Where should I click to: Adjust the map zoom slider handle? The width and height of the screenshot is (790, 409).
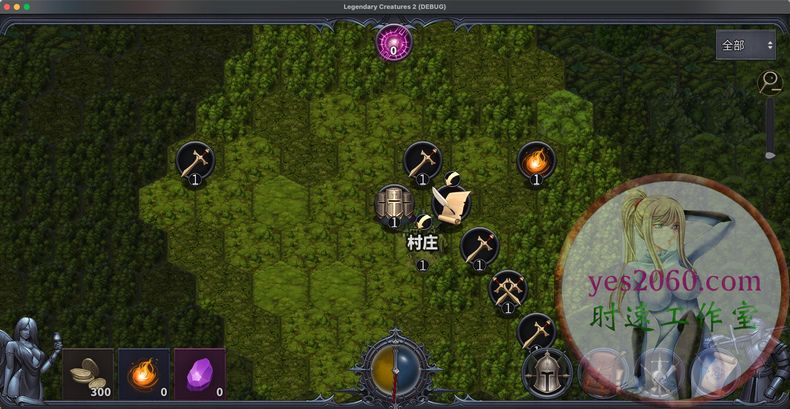click(770, 154)
